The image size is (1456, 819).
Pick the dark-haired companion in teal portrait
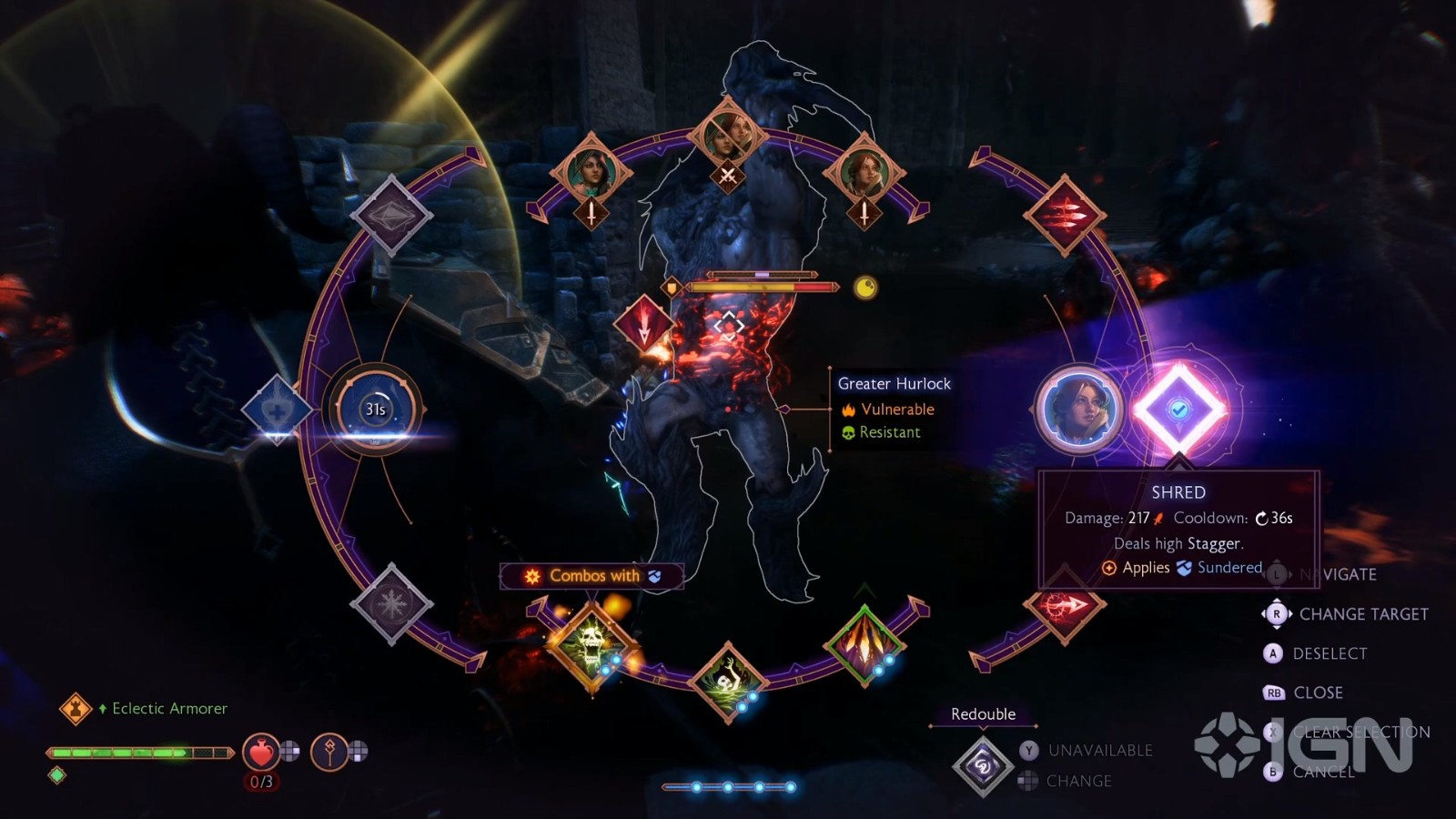(591, 173)
